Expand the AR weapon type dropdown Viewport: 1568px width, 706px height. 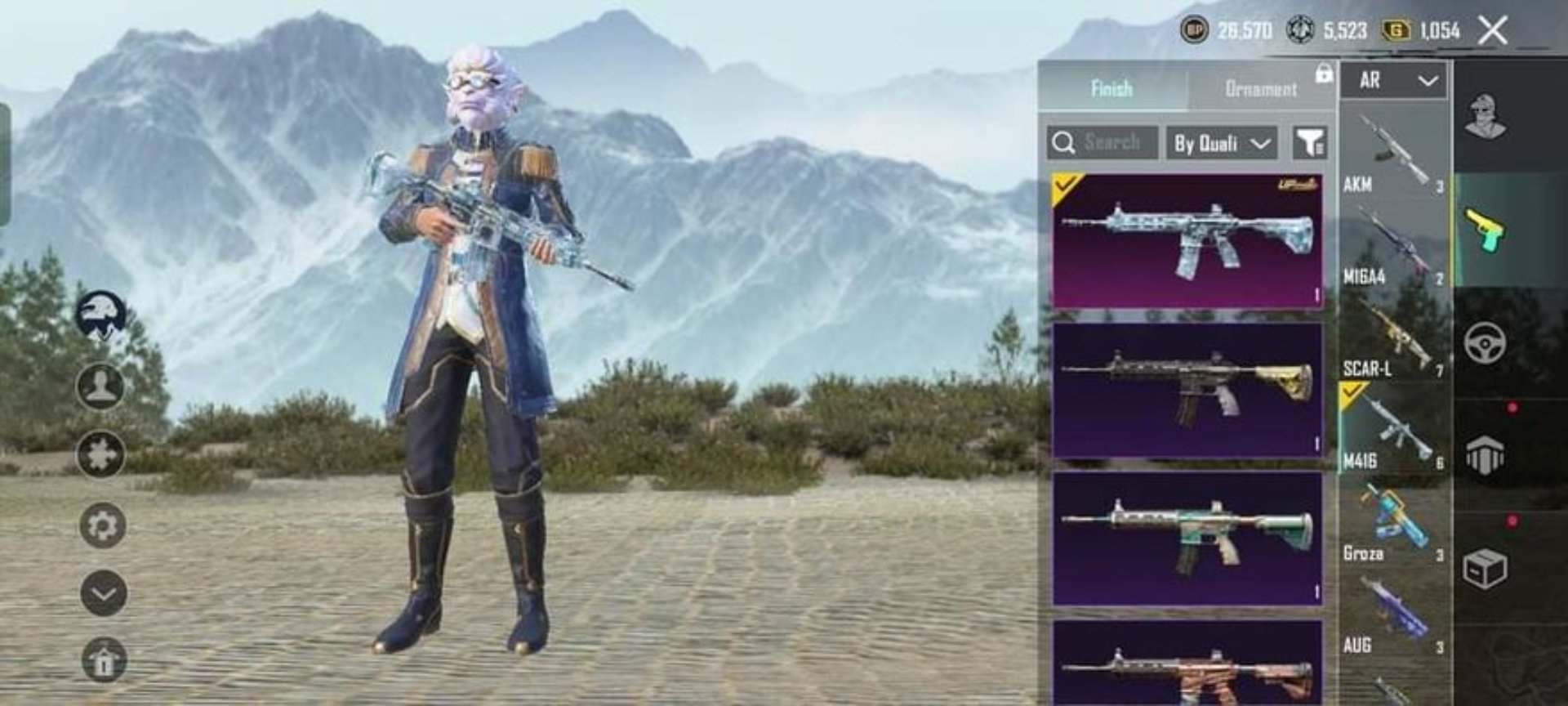pyautogui.click(x=1396, y=80)
